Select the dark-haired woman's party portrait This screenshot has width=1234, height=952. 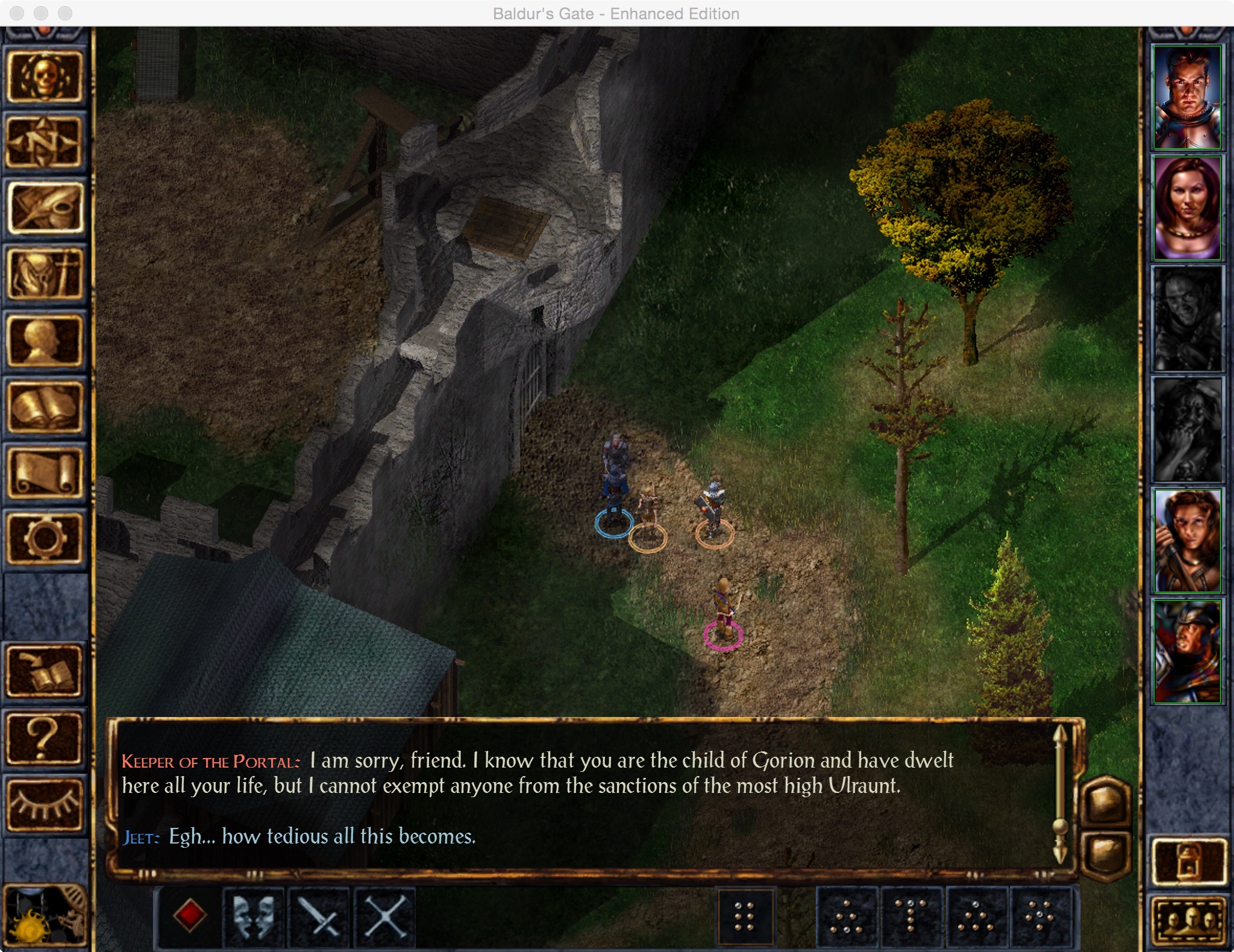pos(1186,208)
